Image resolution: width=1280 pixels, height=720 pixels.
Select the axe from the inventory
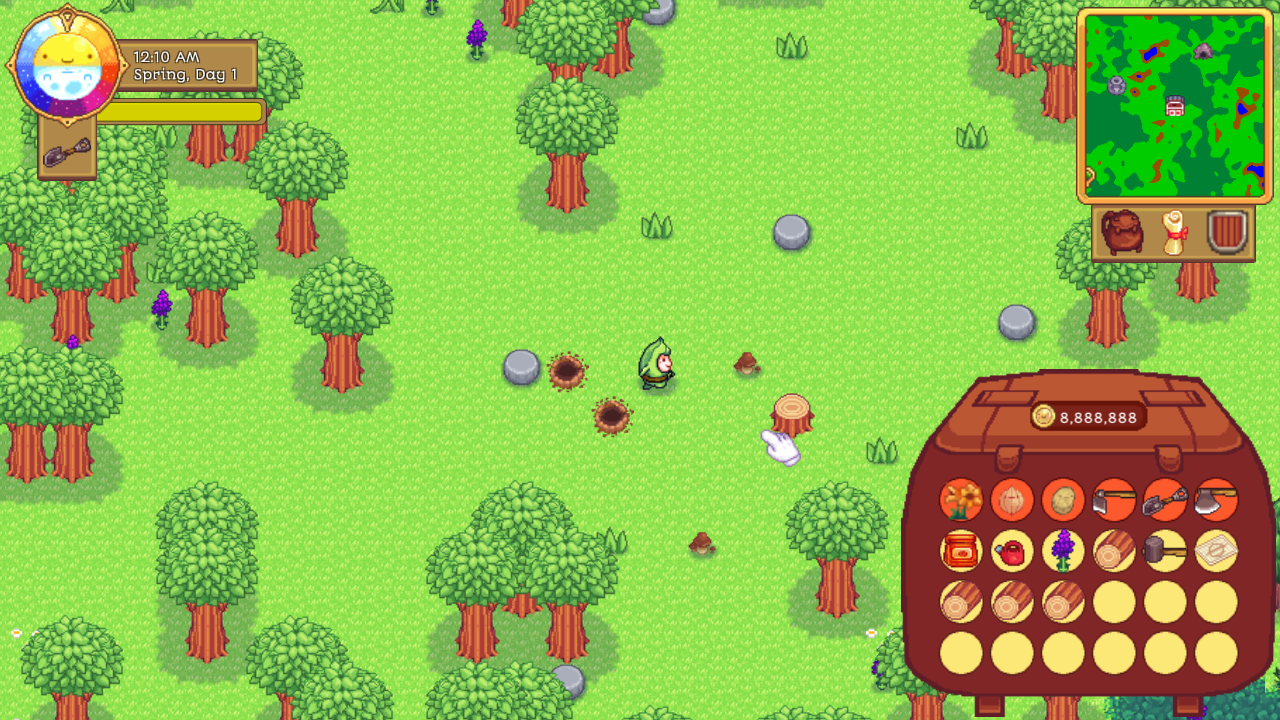pyautogui.click(x=1216, y=499)
